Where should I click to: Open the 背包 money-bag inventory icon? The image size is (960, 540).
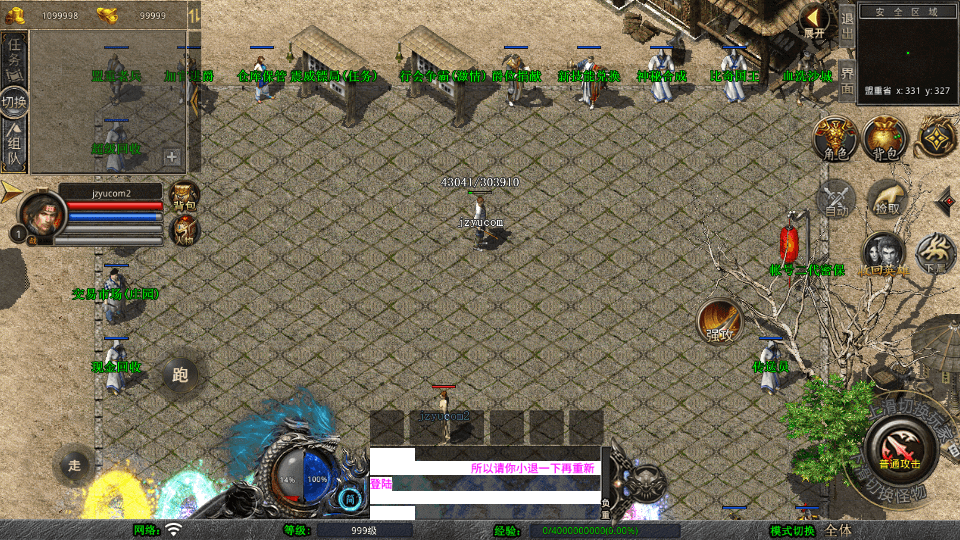point(884,138)
